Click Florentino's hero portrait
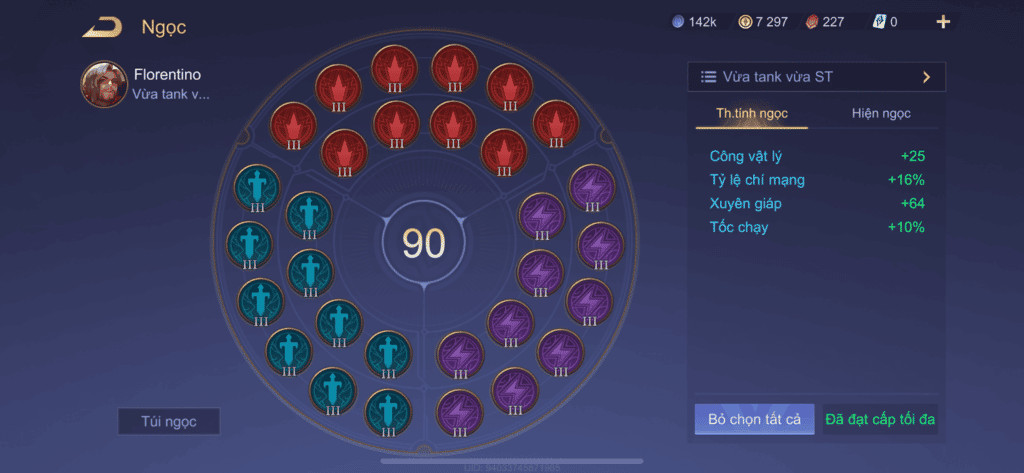Screen dimensions: 1024x473 [104, 84]
